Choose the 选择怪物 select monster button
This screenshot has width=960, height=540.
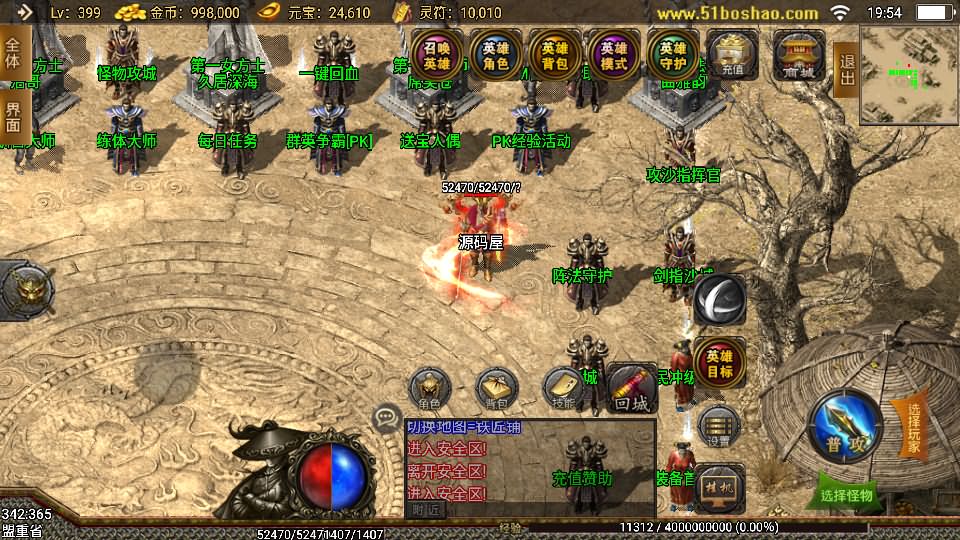(x=846, y=493)
